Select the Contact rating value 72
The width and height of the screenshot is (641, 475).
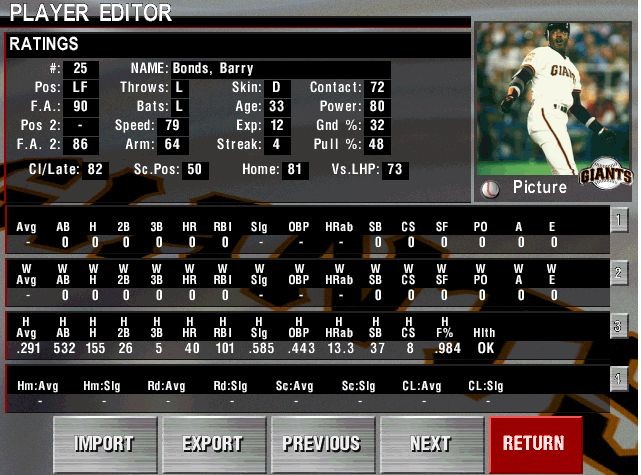[377, 87]
